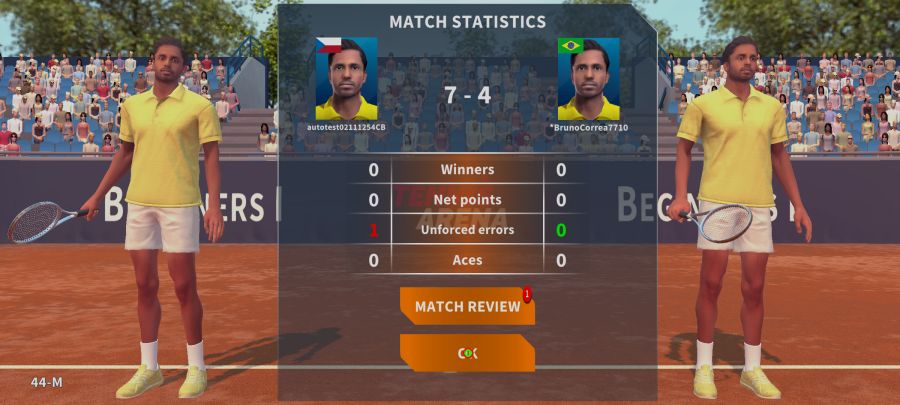Confirm with the OK button
This screenshot has width=900, height=405.
coord(467,353)
